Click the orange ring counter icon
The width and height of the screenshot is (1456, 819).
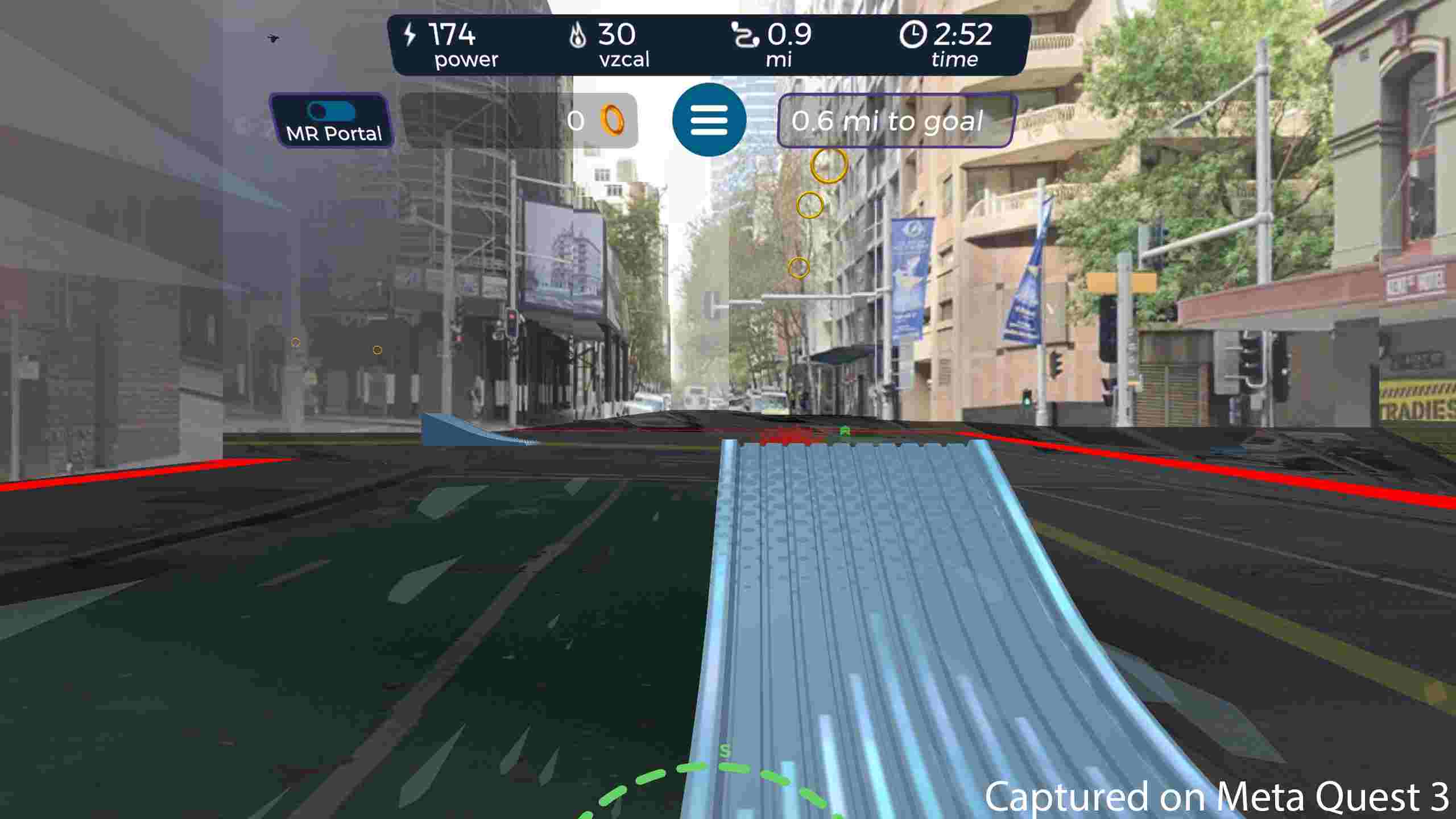pos(613,121)
